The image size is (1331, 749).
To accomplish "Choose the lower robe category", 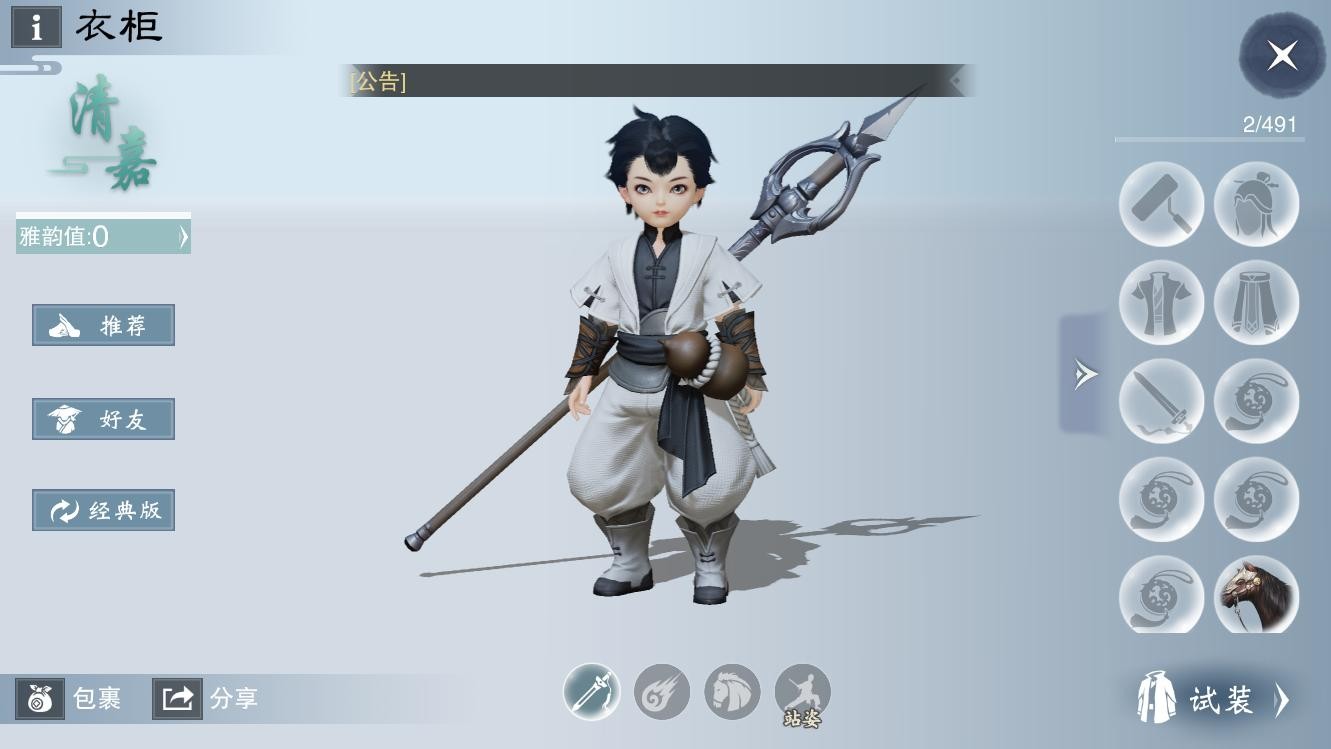I will click(1256, 302).
